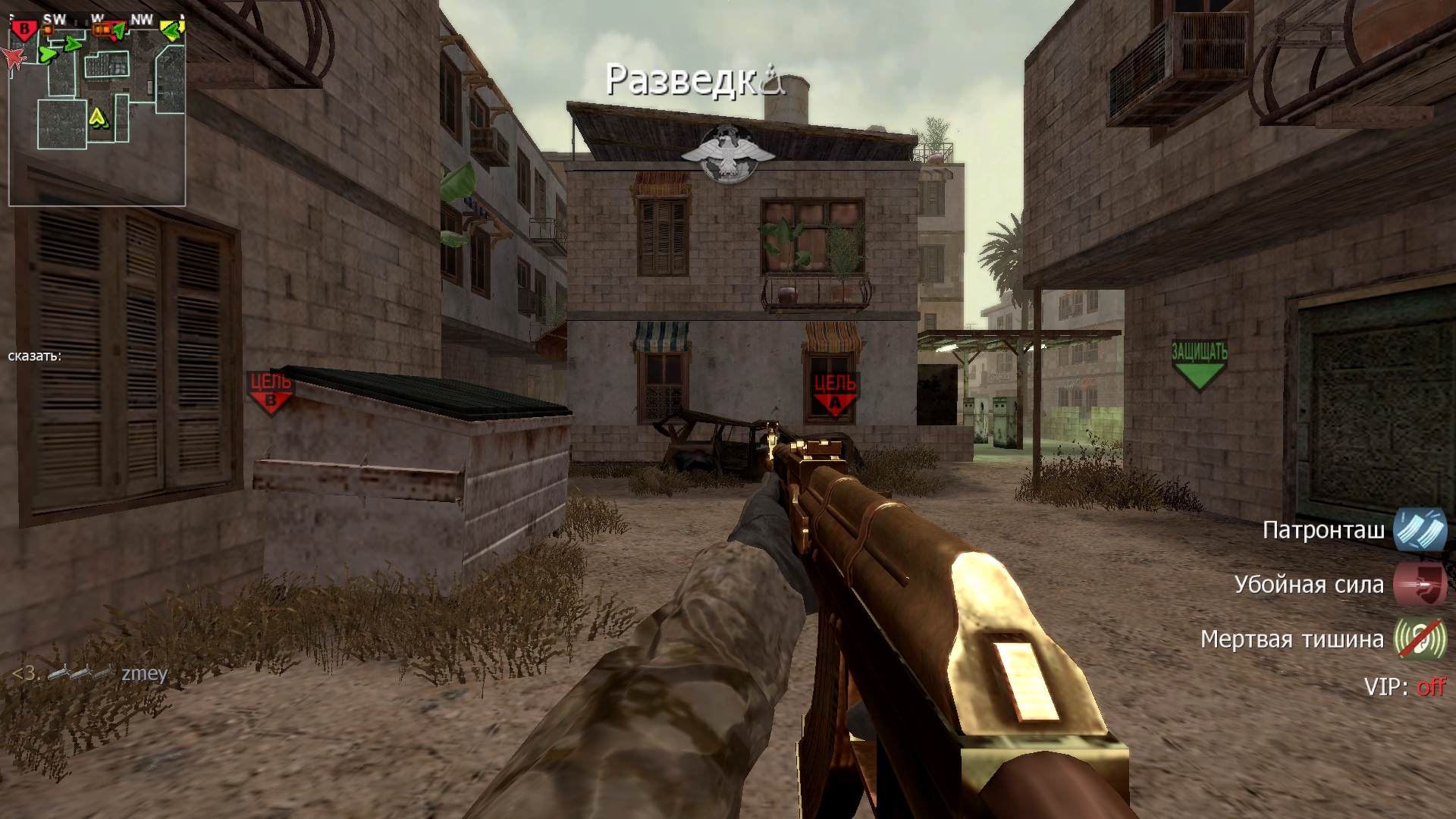Viewport: 1456px width, 819px height.
Task: Click the eagle faction emblem
Action: 726,154
